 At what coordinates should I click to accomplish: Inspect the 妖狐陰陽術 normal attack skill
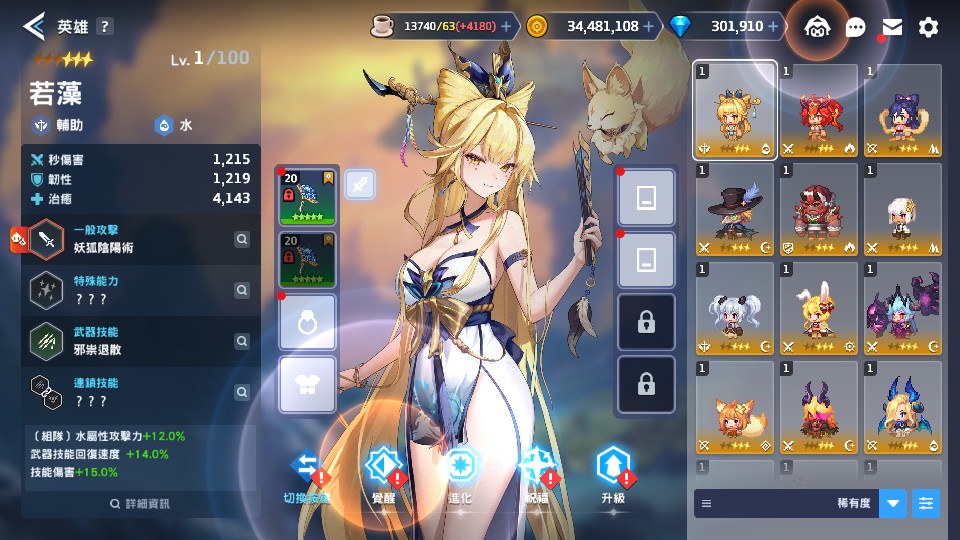[x=242, y=239]
